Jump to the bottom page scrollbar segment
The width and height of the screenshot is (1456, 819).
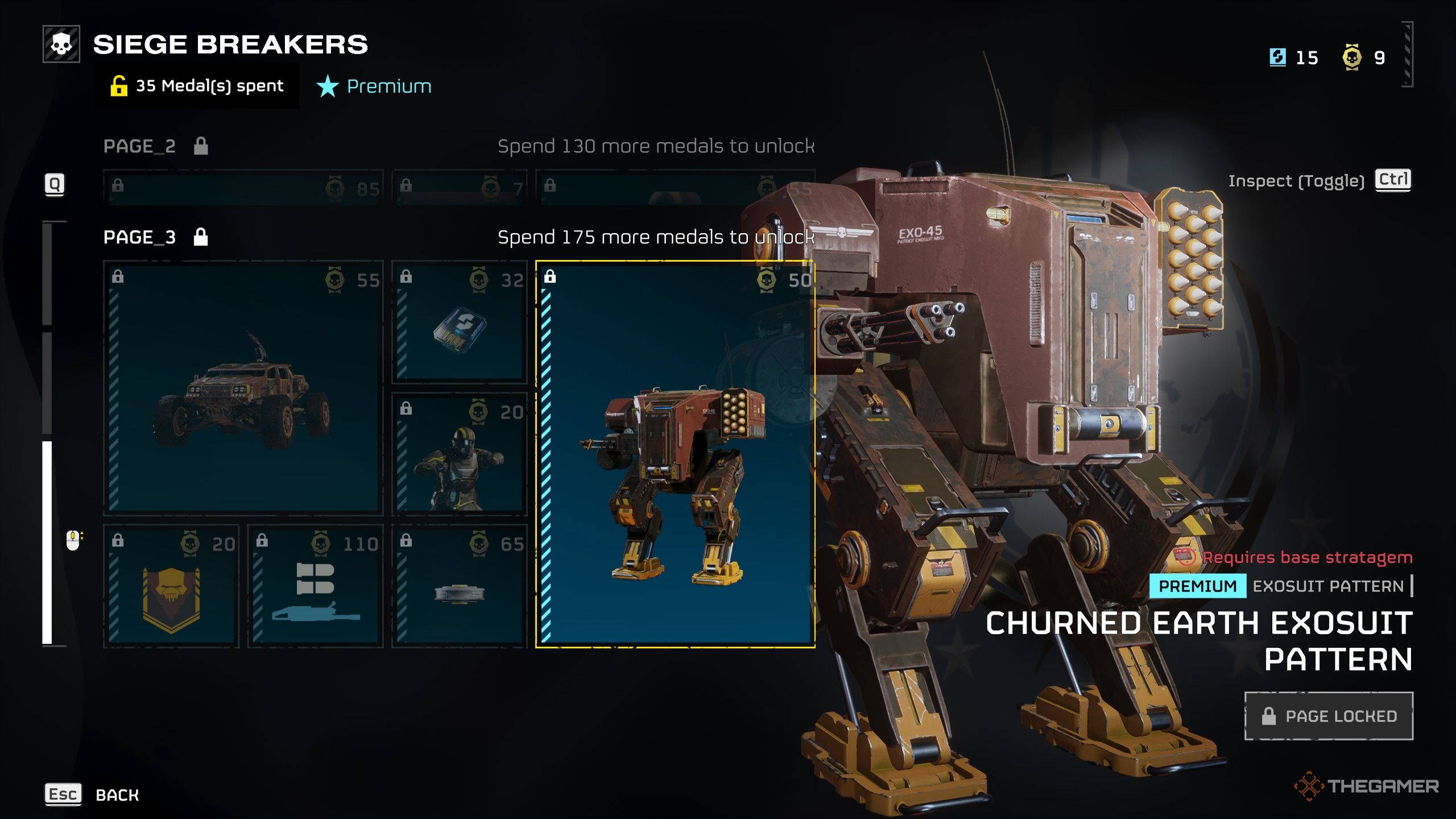coord(47,543)
